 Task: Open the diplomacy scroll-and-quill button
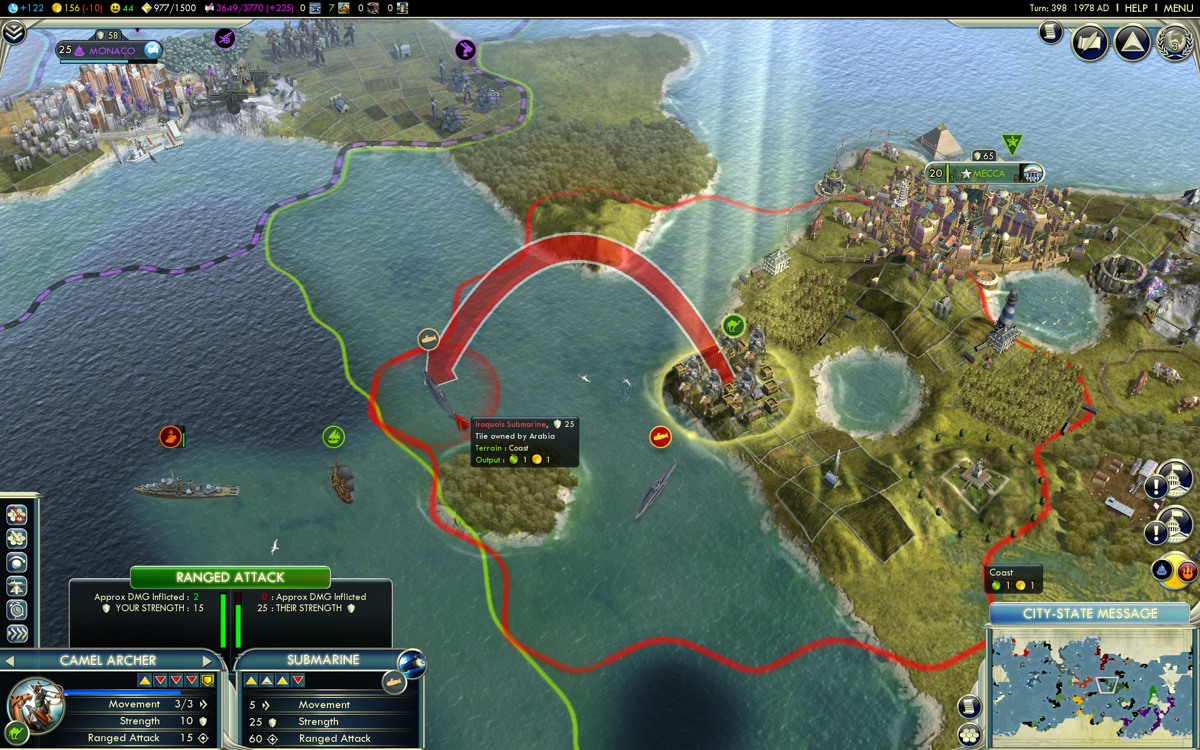point(1090,43)
